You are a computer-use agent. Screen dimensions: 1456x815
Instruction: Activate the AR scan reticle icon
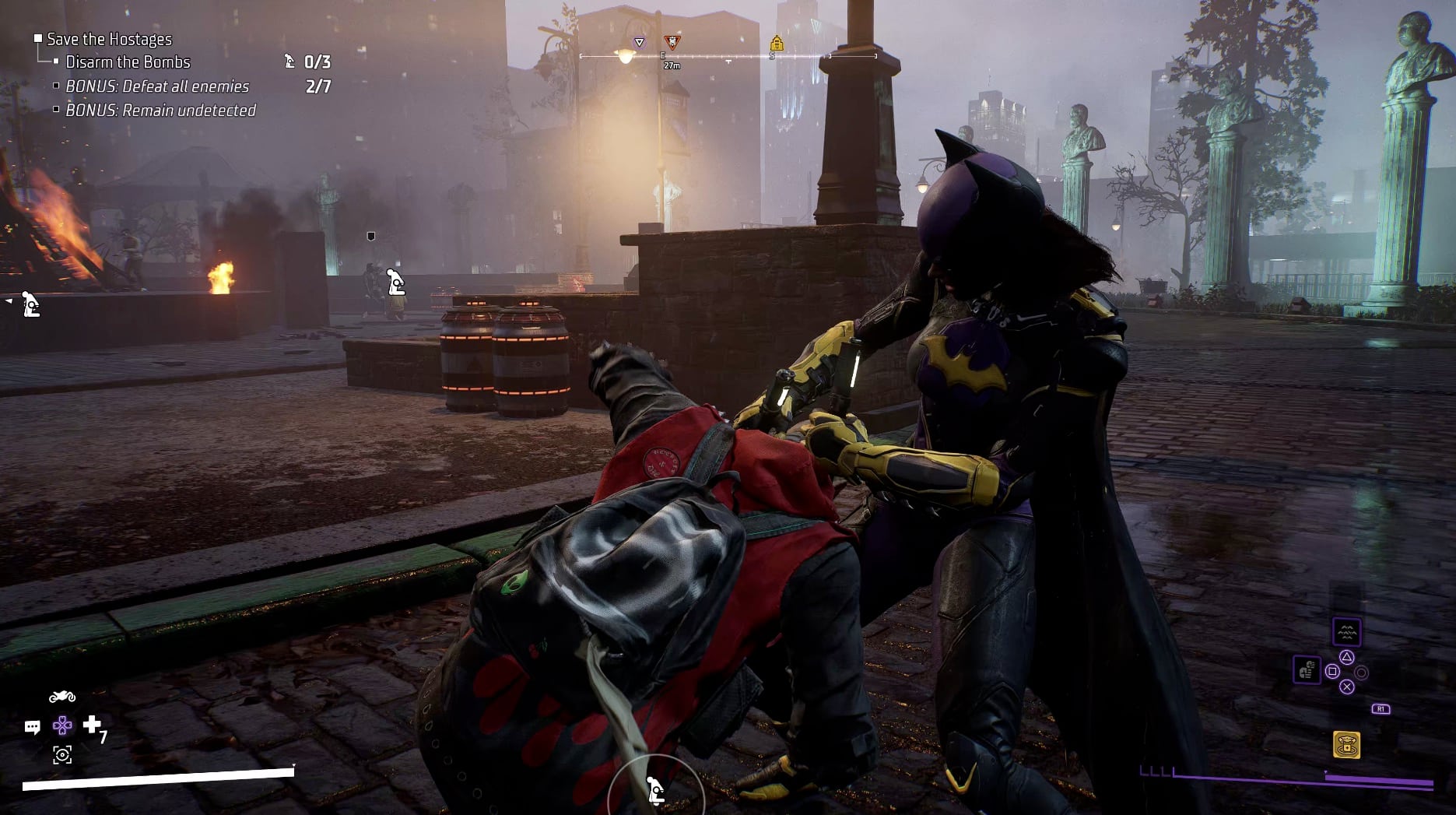62,754
